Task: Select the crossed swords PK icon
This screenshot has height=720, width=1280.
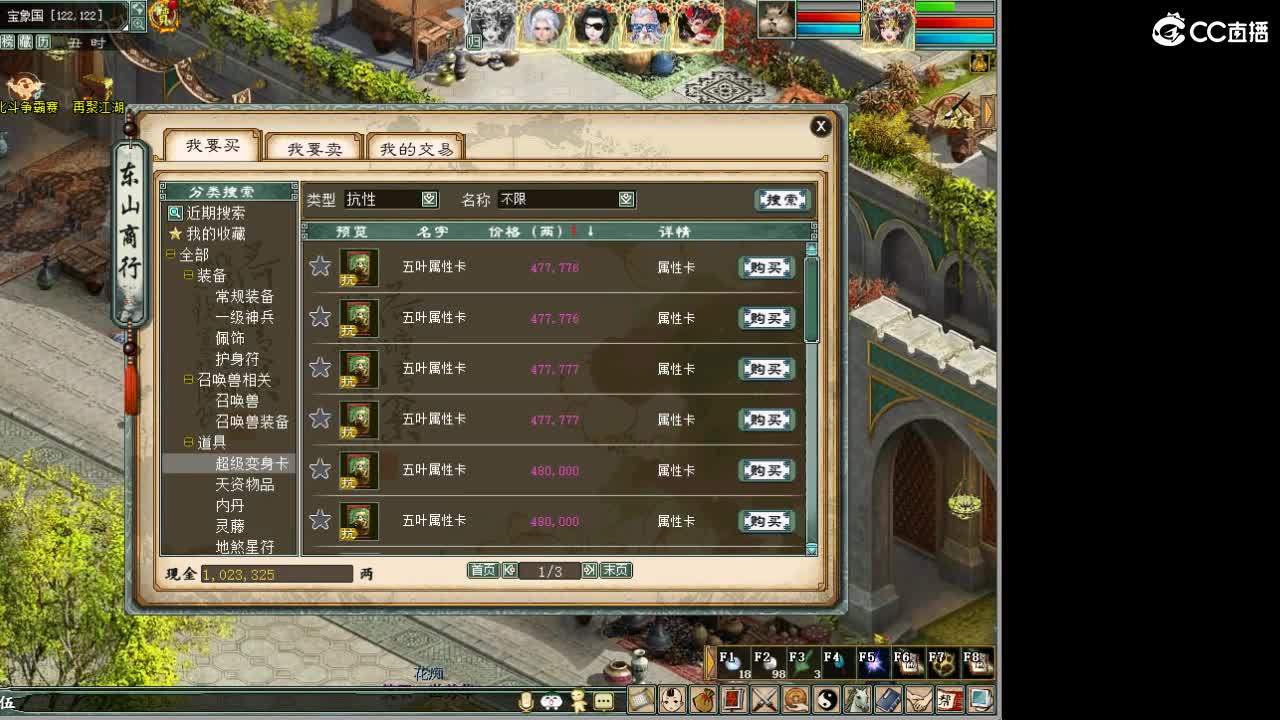Action: [x=763, y=701]
